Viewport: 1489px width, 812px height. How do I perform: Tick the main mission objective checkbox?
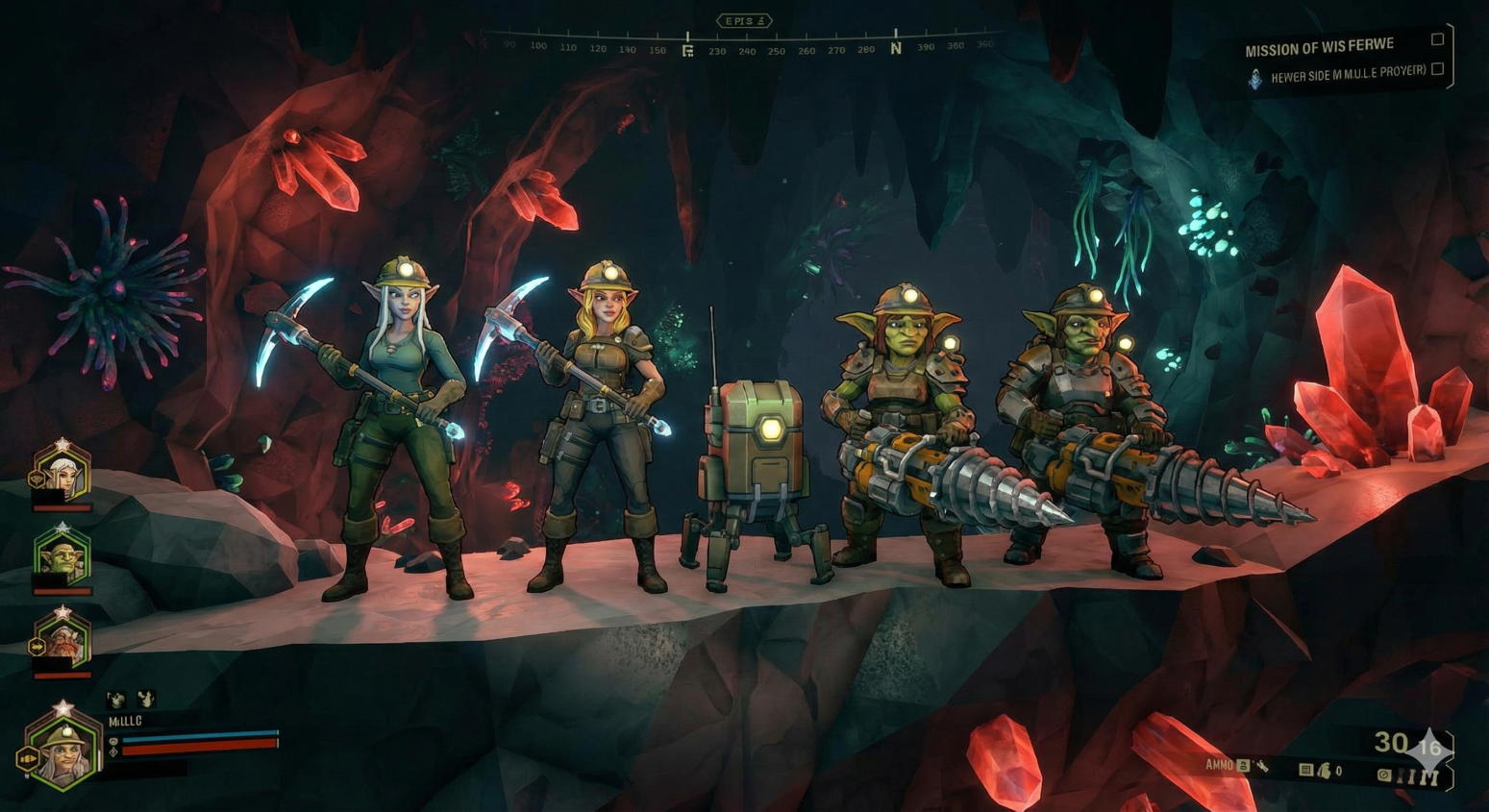click(x=1437, y=39)
